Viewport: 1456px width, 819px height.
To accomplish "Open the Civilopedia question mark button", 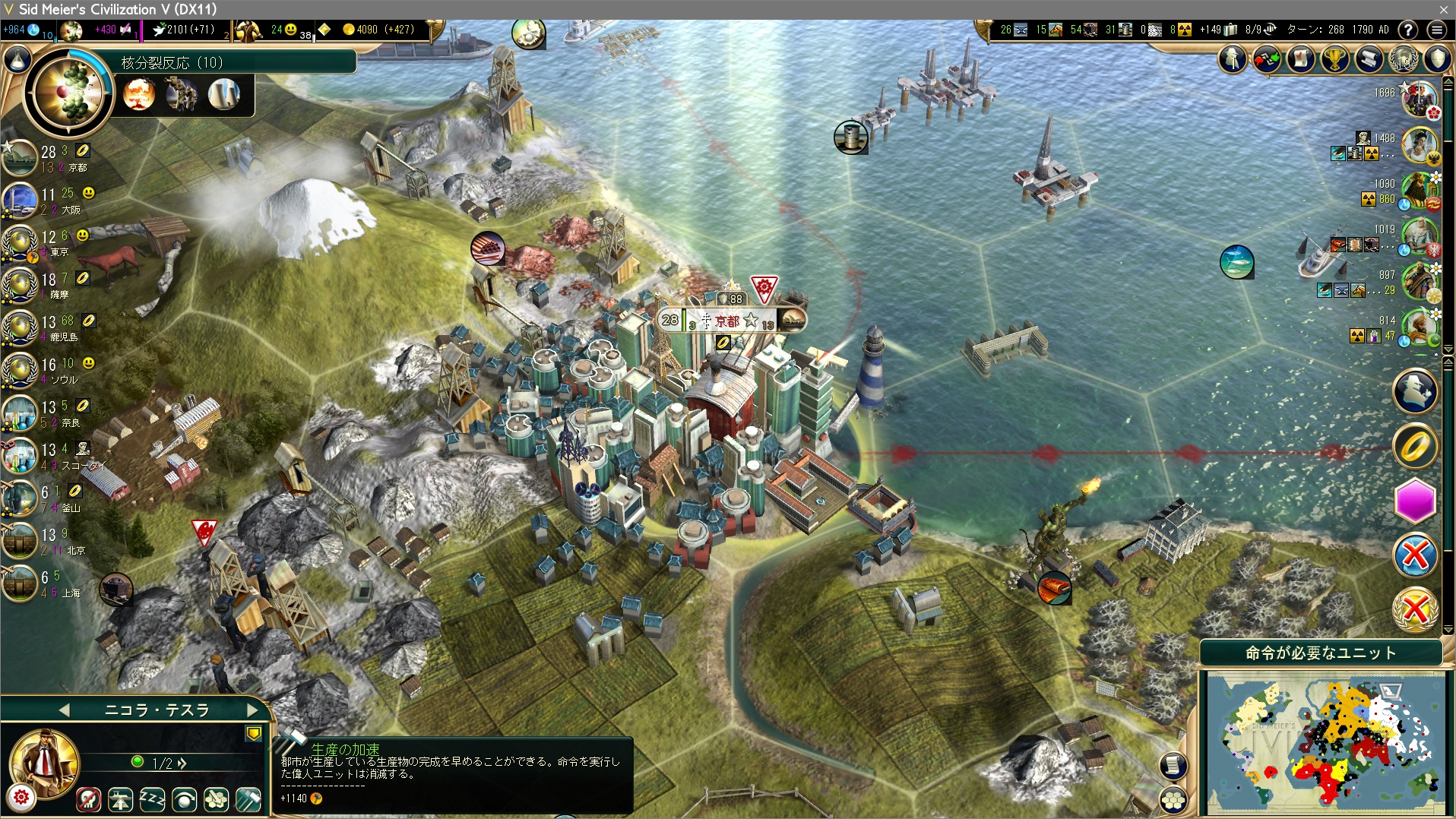I will [x=1408, y=30].
